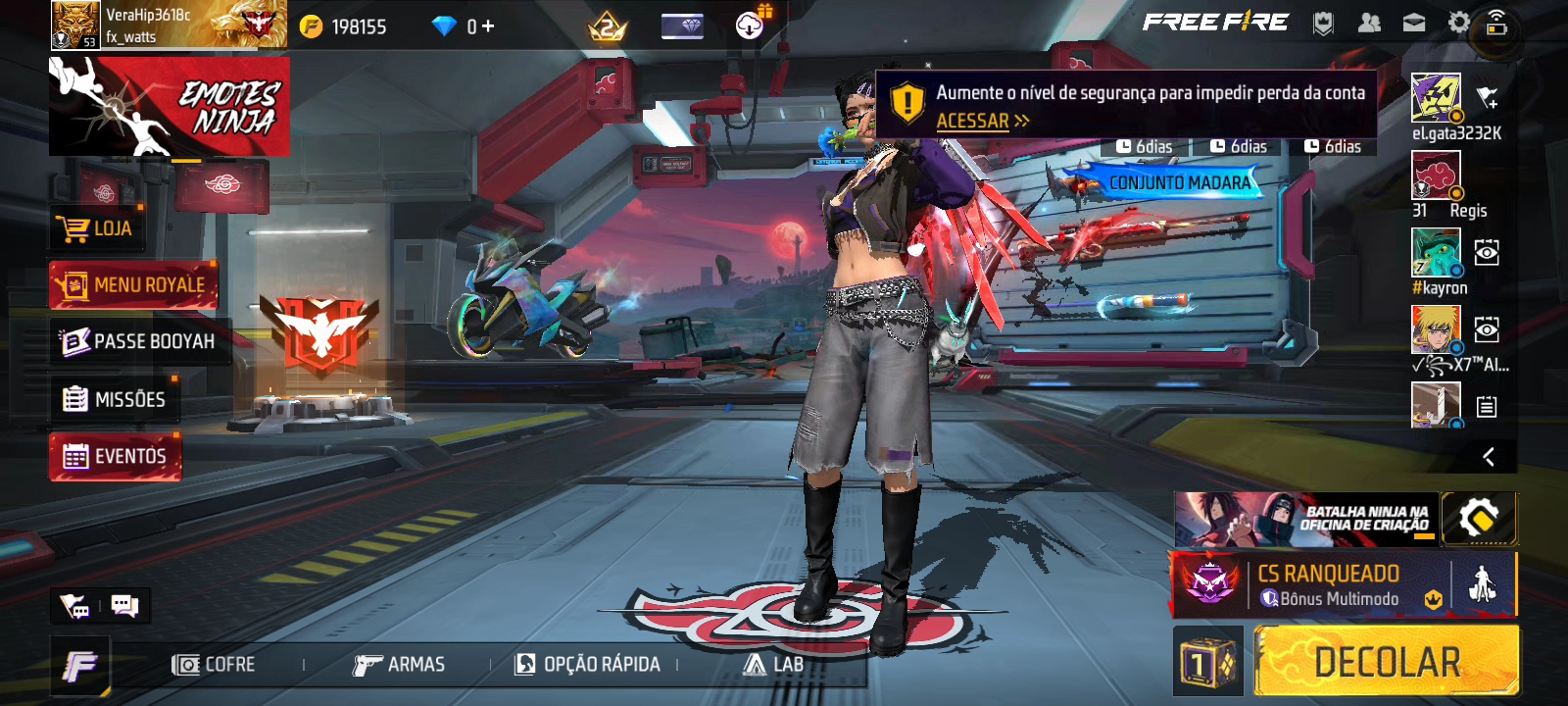The width and height of the screenshot is (1568, 706).
Task: Collapse the friends list arrow
Action: pyautogui.click(x=1489, y=457)
